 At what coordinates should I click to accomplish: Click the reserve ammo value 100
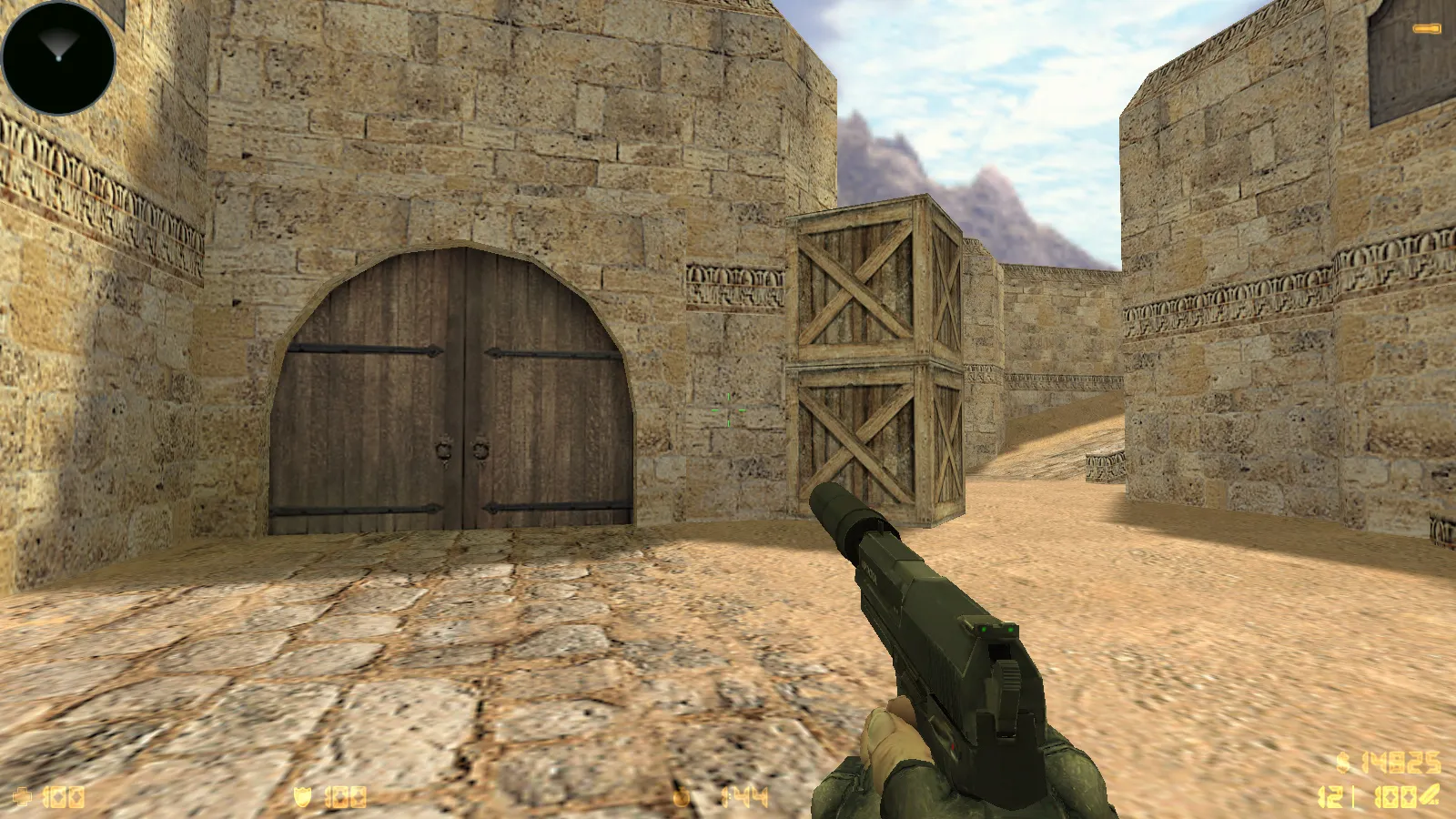click(x=1395, y=796)
